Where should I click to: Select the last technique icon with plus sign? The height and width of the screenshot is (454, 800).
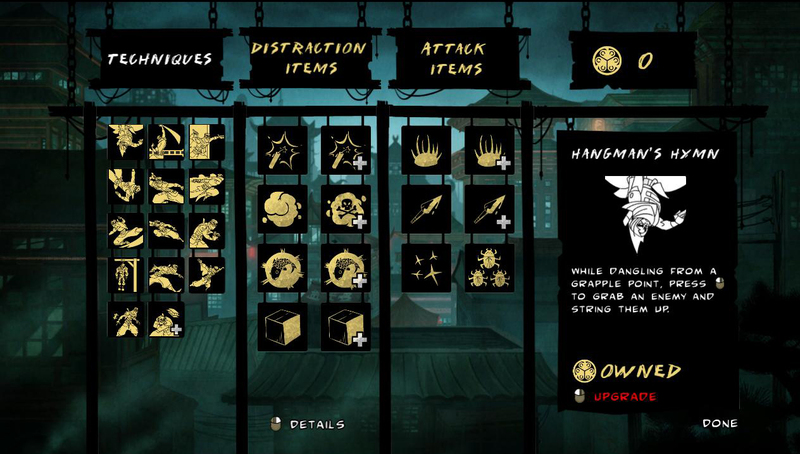[x=166, y=319]
